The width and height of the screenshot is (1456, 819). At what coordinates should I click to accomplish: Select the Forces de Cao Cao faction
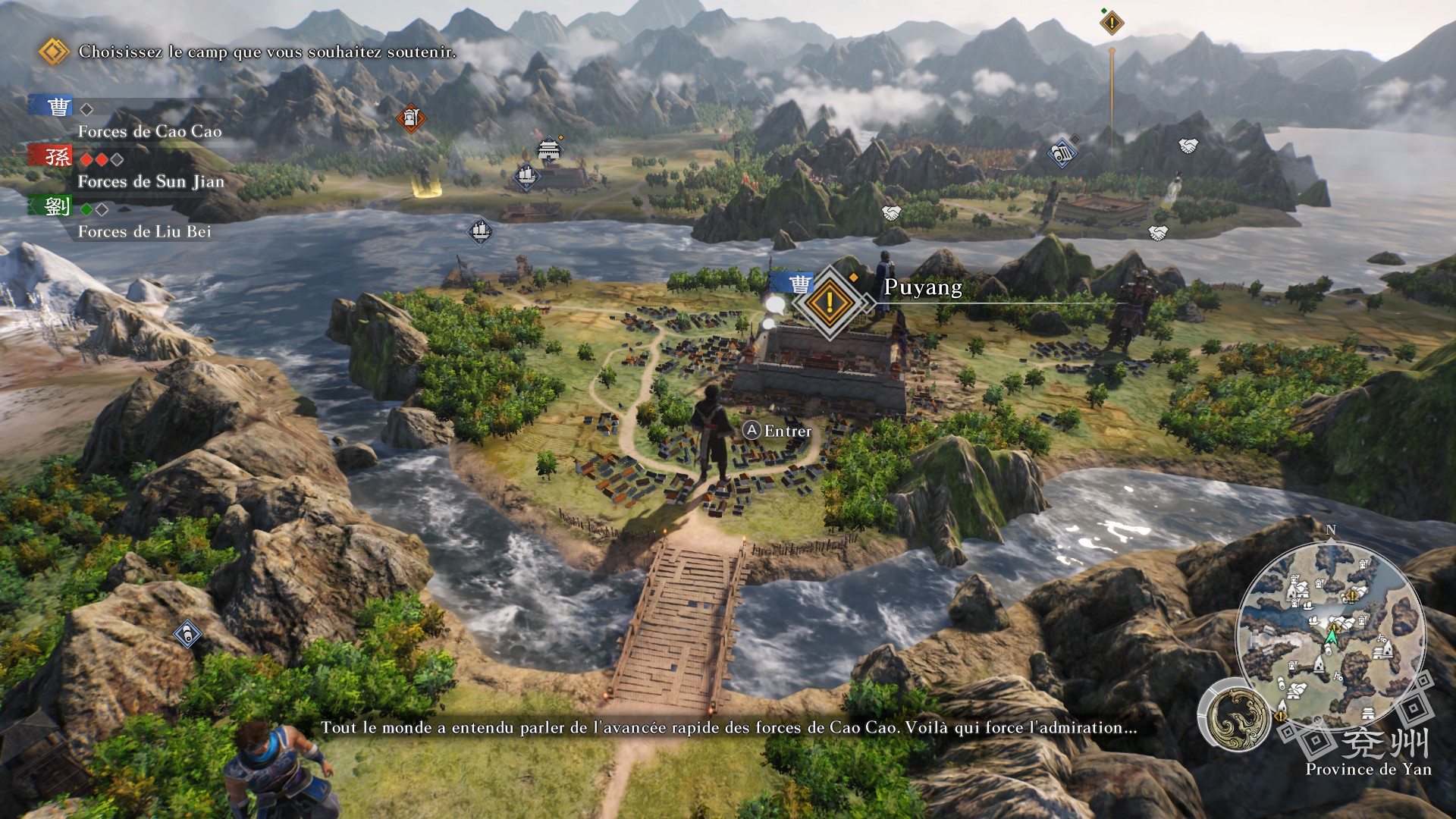click(149, 131)
